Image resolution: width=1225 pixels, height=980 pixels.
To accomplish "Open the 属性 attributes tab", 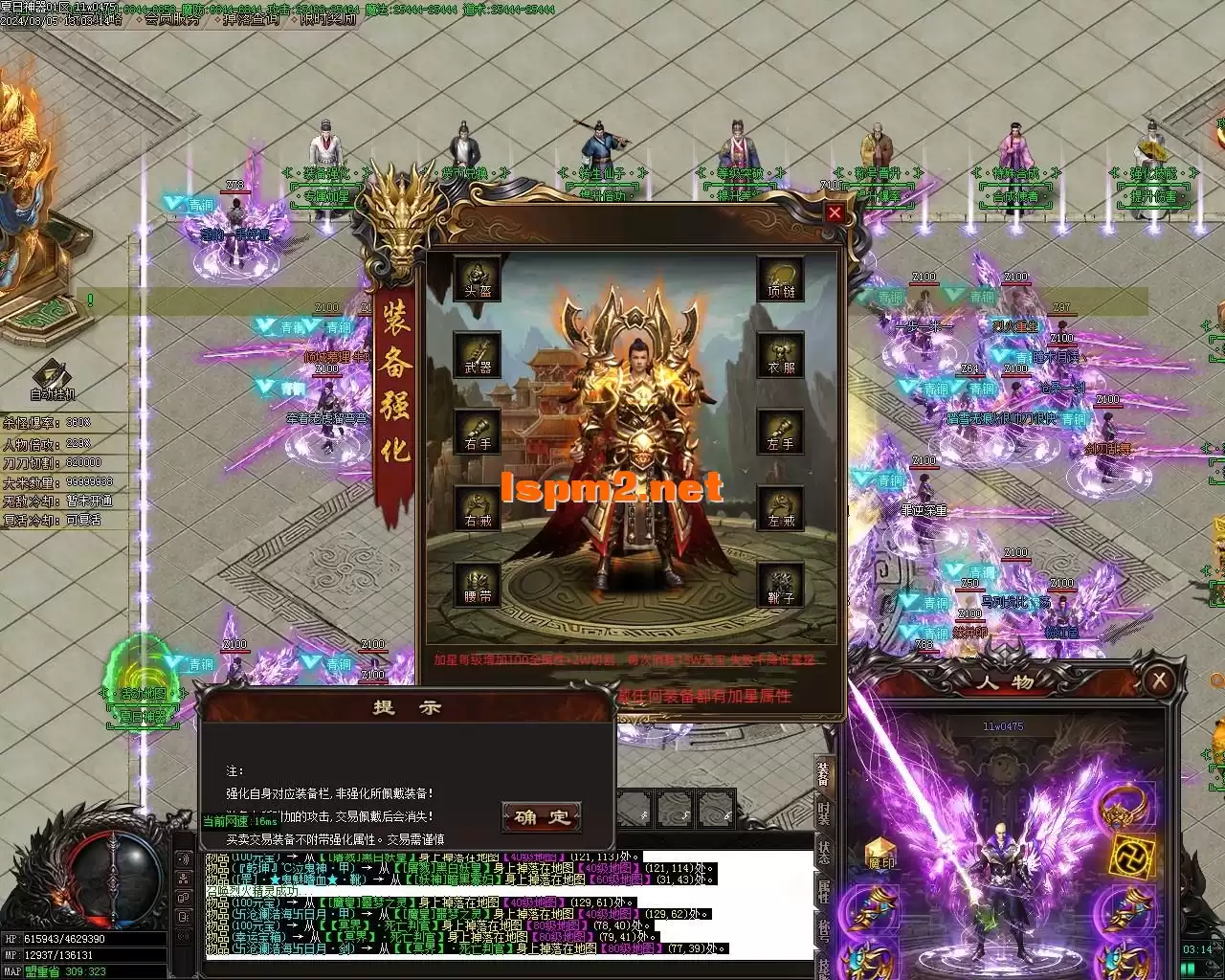I will pos(823,892).
